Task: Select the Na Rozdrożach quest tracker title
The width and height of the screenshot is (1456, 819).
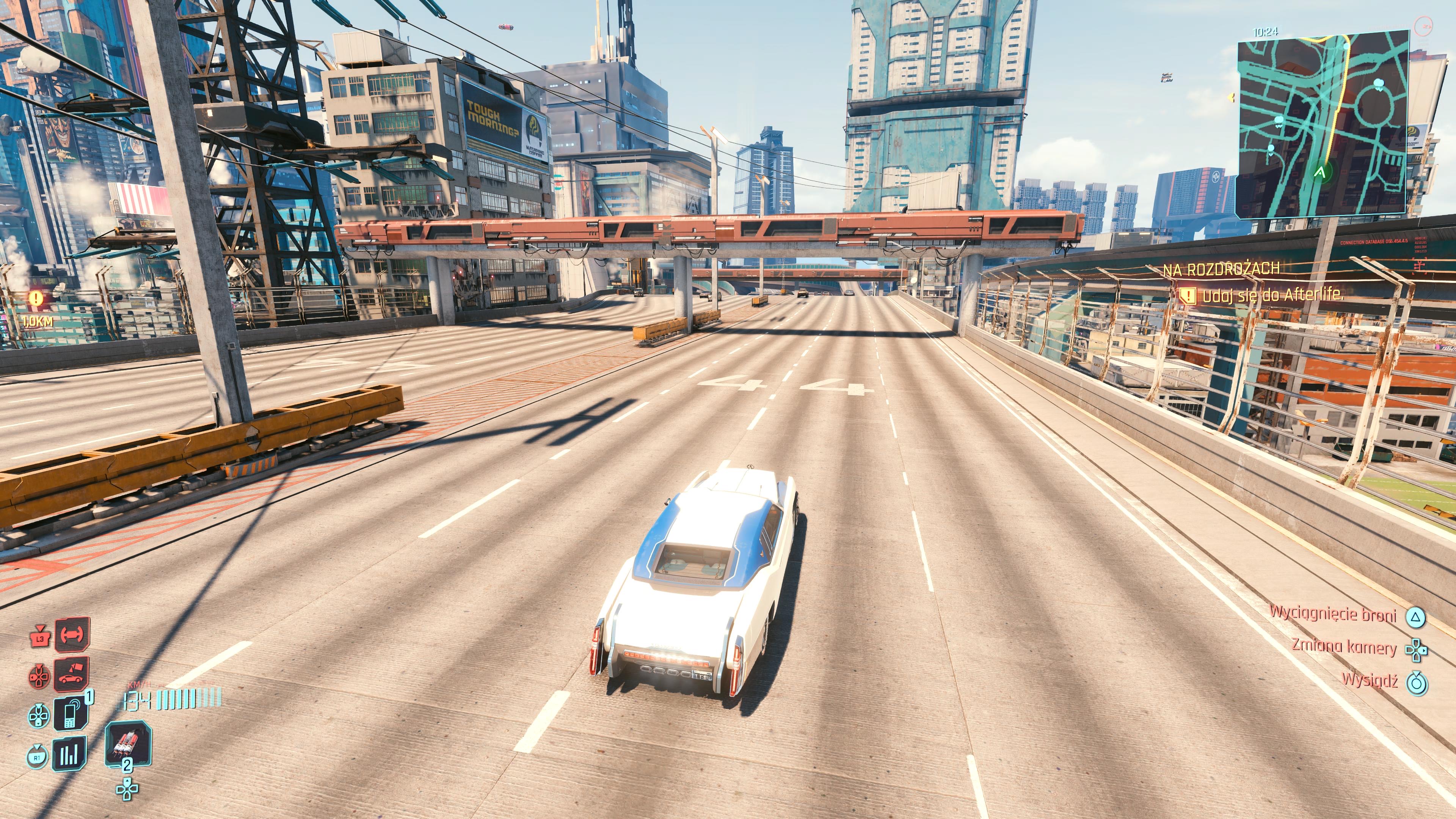Action: coord(1221,270)
